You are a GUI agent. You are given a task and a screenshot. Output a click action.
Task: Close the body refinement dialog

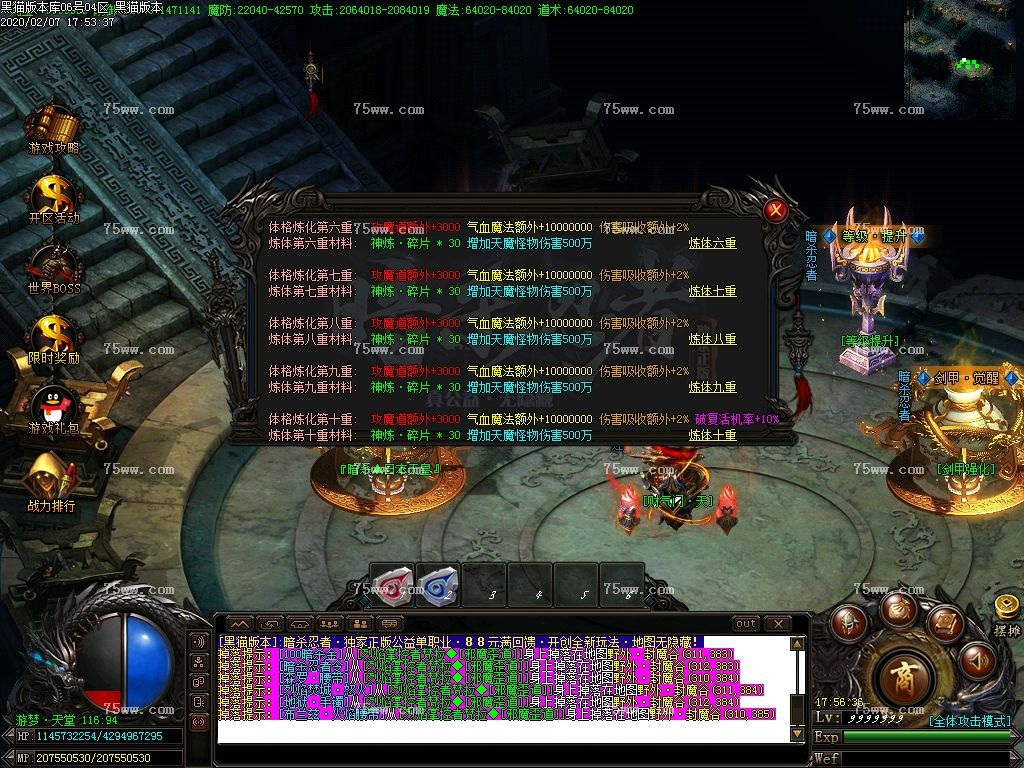tap(774, 211)
